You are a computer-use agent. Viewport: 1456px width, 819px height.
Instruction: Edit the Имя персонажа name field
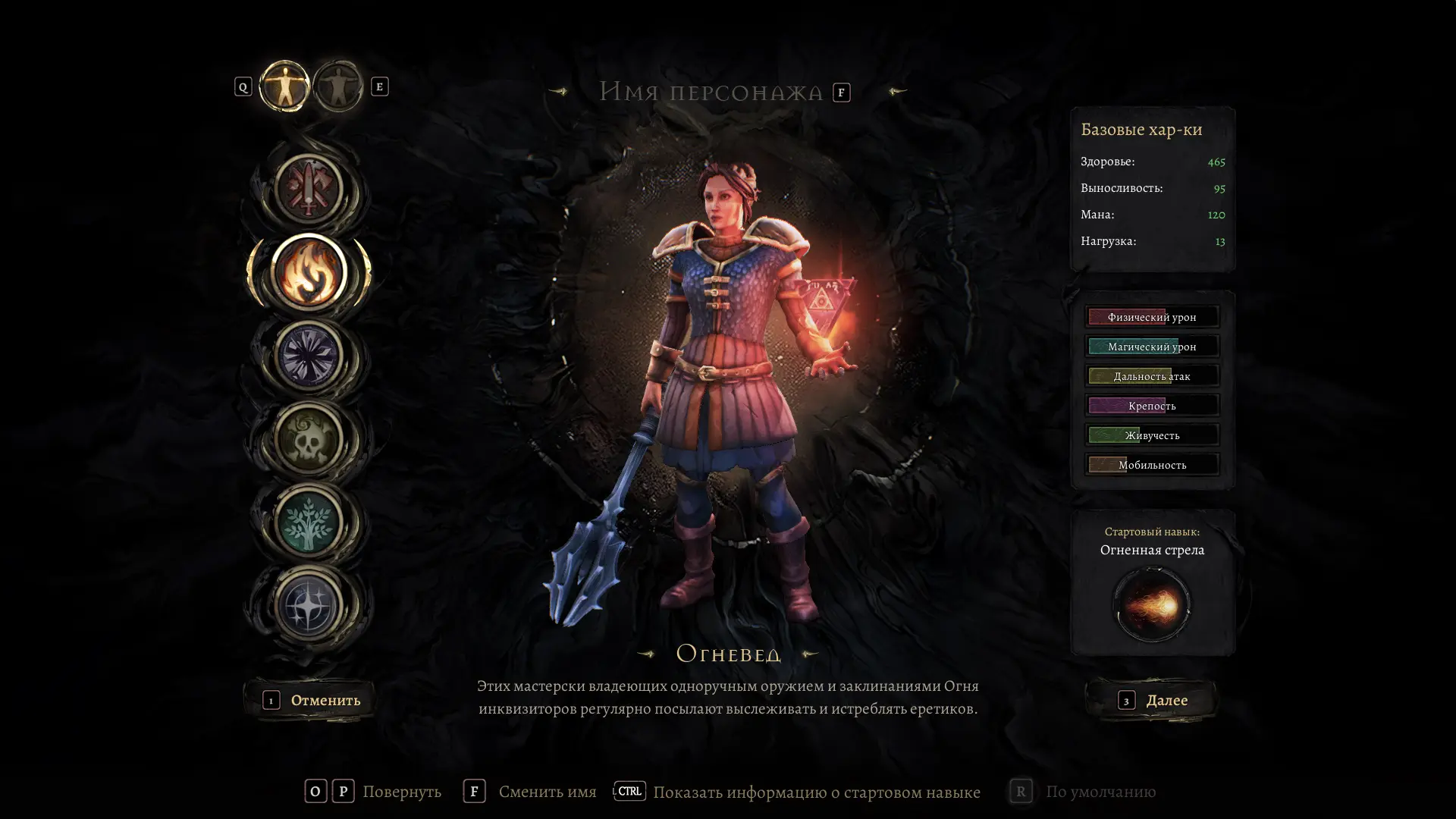pos(711,92)
